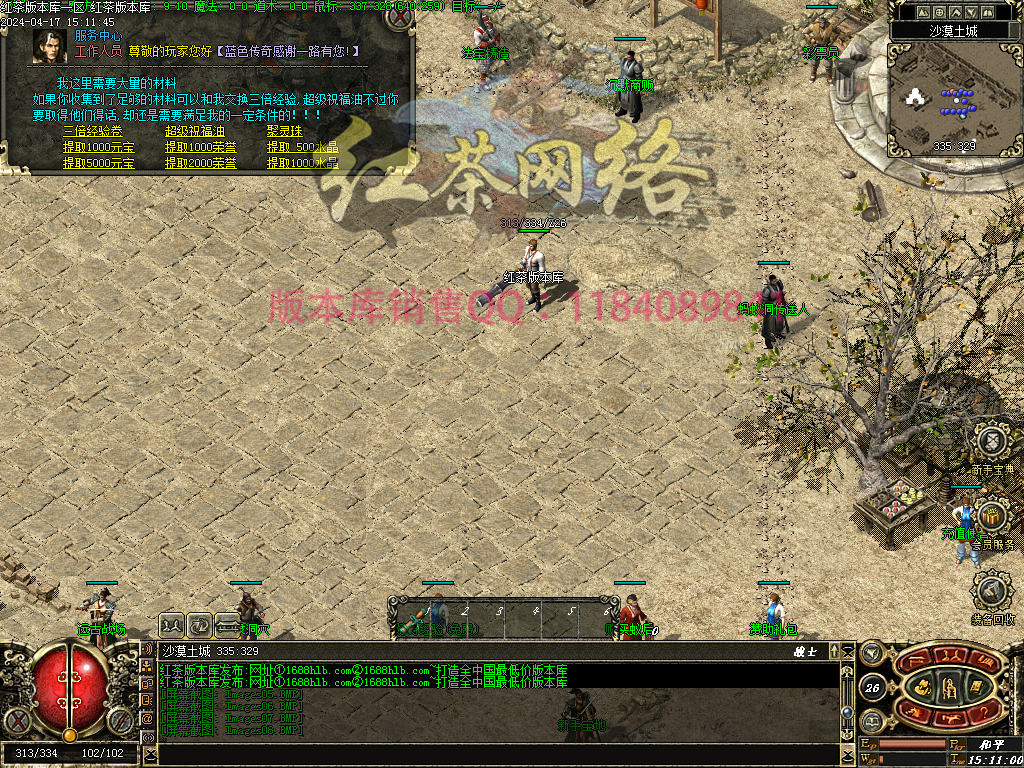This screenshot has height=768, width=1024.
Task: Open the 新手宝典 beginner guide icon
Action: [x=991, y=441]
